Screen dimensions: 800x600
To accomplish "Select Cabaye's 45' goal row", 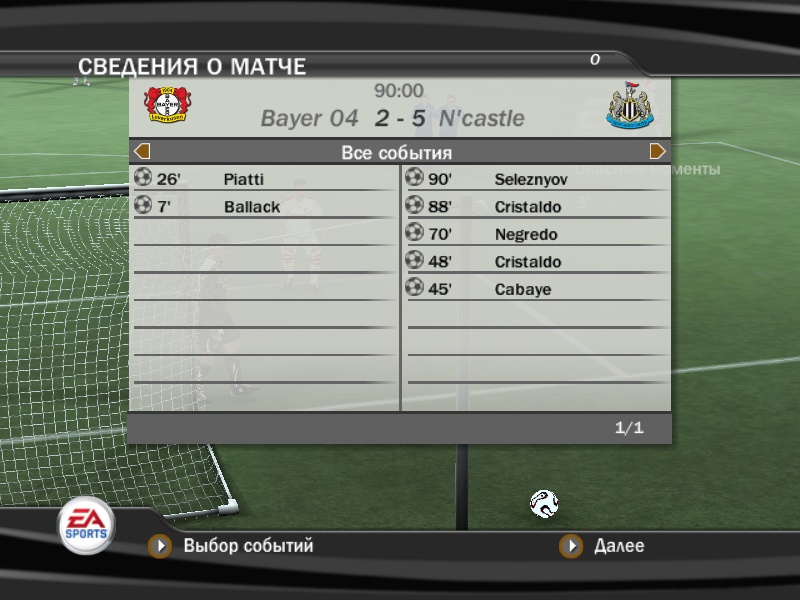I will (x=536, y=290).
